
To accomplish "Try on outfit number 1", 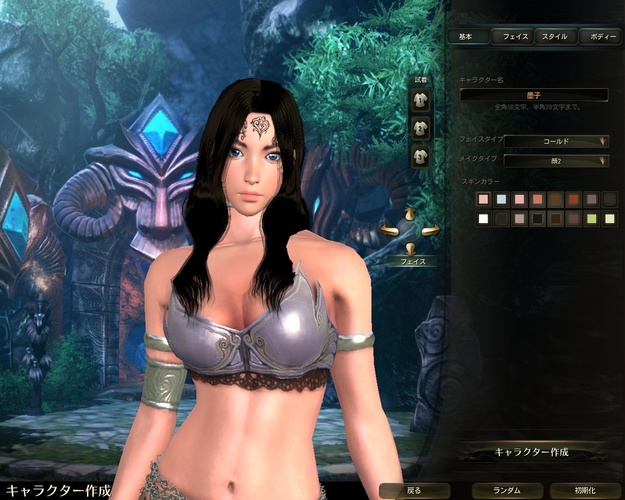I will pos(421,101).
